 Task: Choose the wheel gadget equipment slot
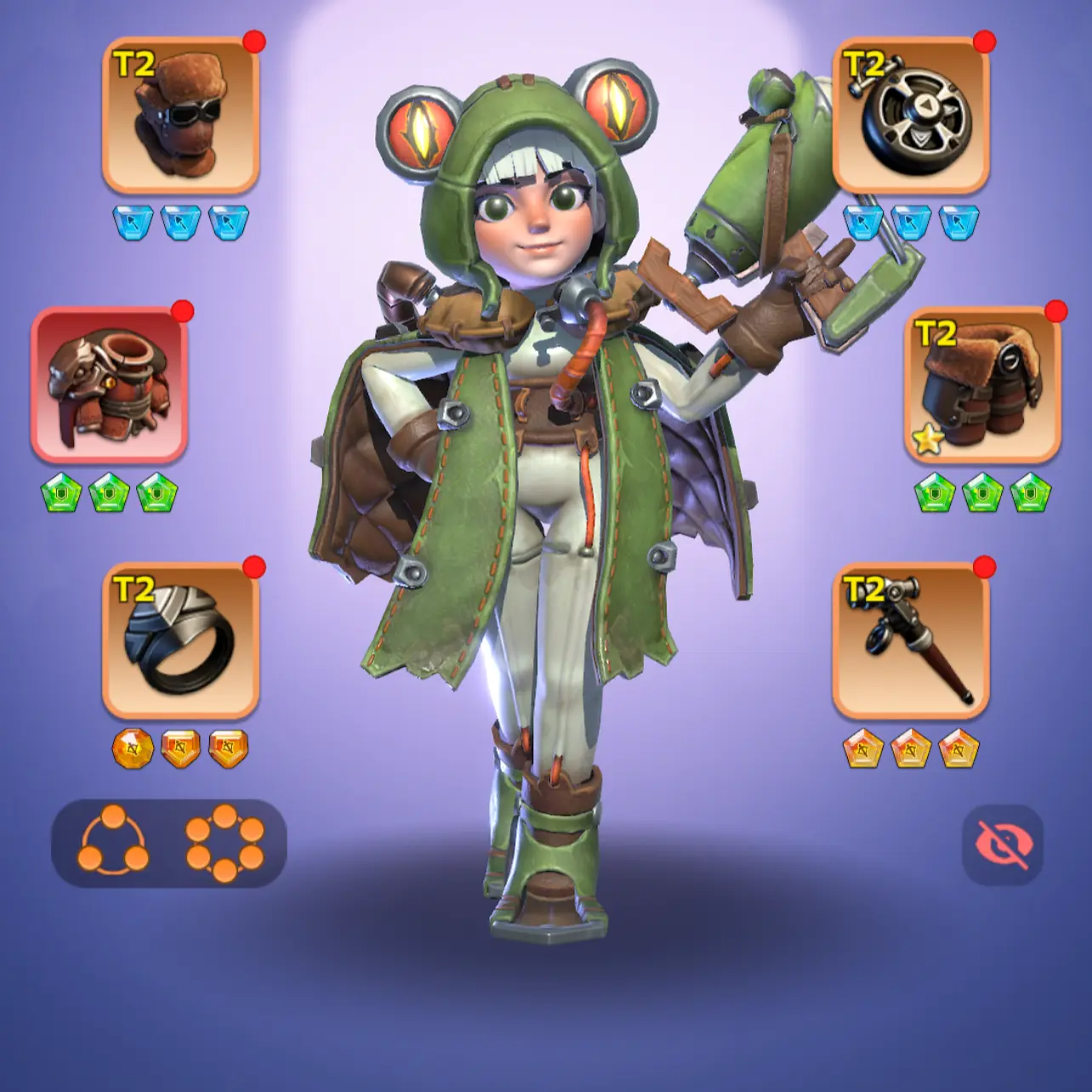click(x=910, y=115)
